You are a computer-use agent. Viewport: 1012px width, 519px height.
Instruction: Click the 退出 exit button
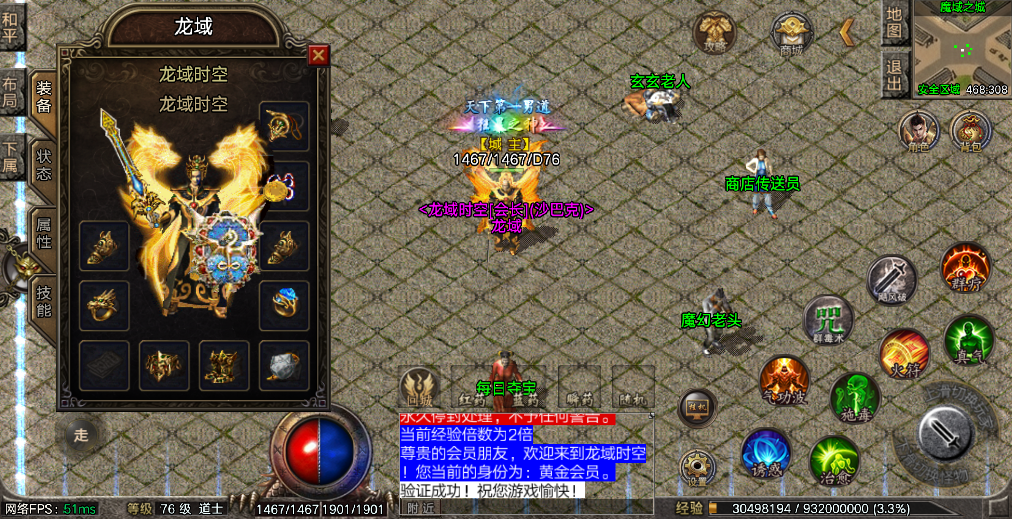coord(895,75)
